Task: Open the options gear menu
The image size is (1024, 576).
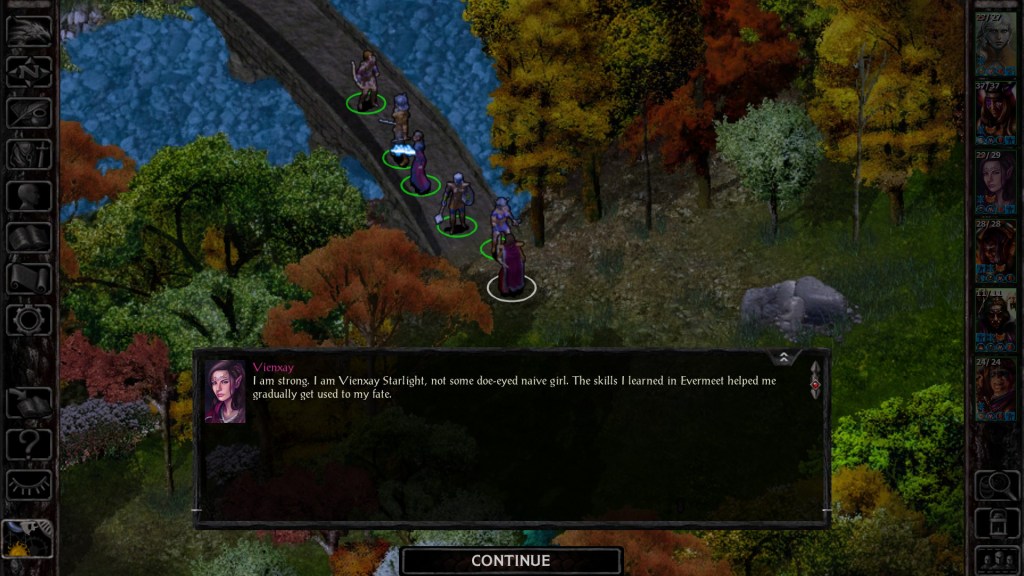Action: tap(29, 319)
